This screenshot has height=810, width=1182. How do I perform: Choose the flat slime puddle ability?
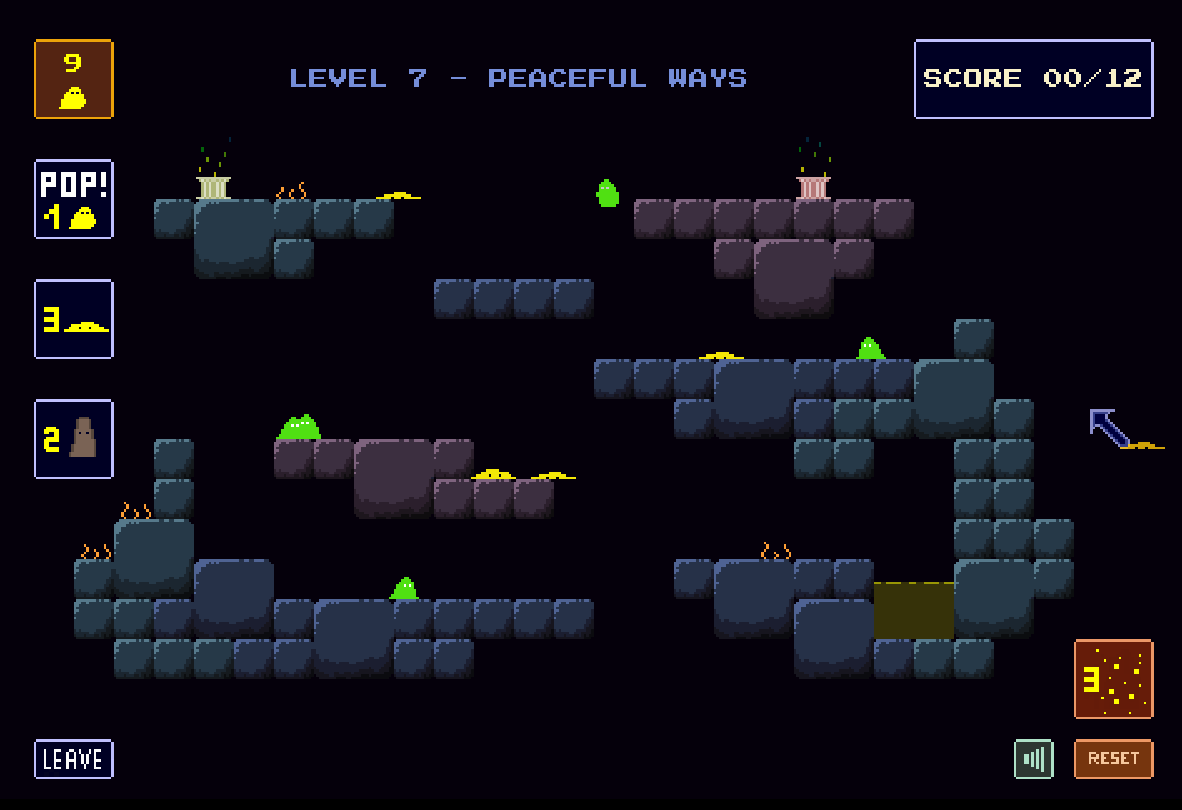coord(74,319)
